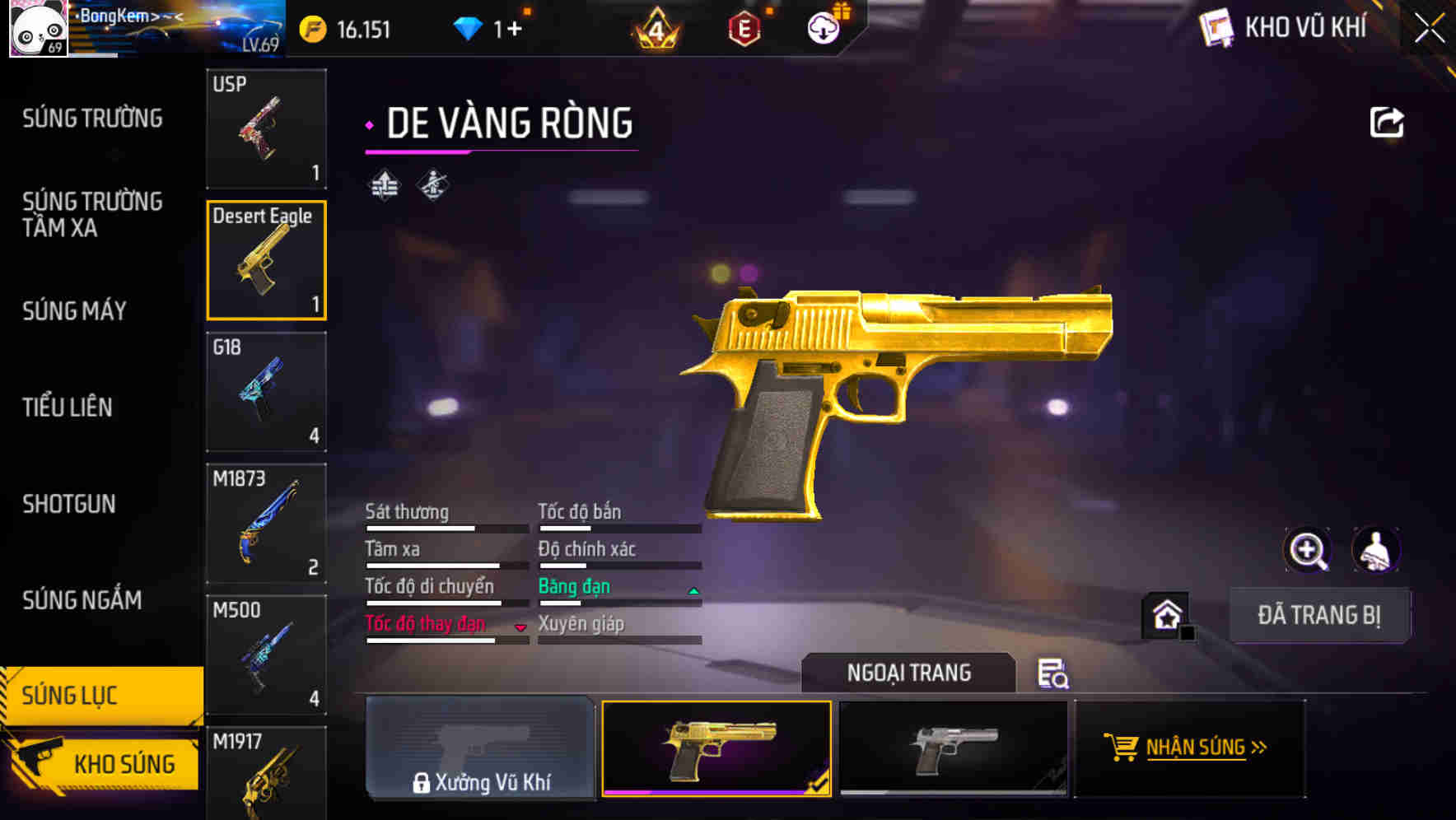Click the magnifier to inspect the weapon

[x=1308, y=550]
